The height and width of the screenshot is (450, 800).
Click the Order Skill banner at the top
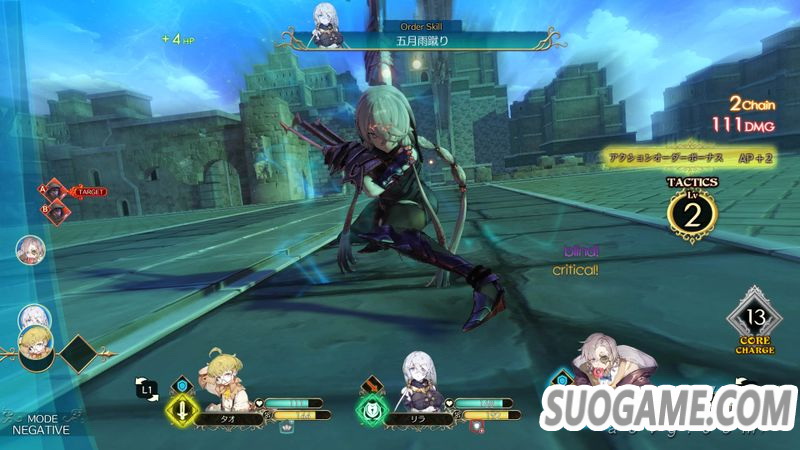pos(418,40)
